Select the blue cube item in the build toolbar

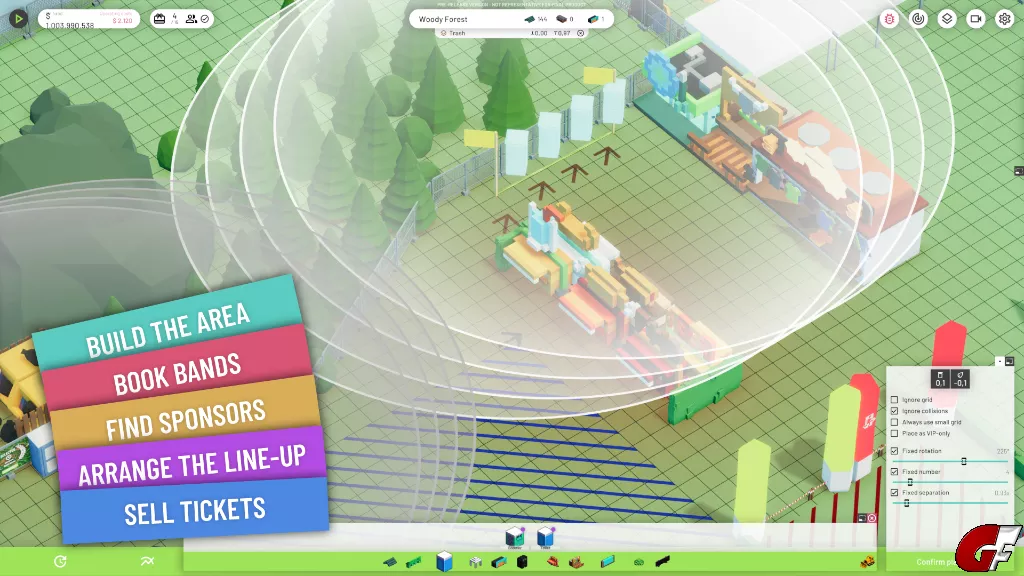click(445, 561)
